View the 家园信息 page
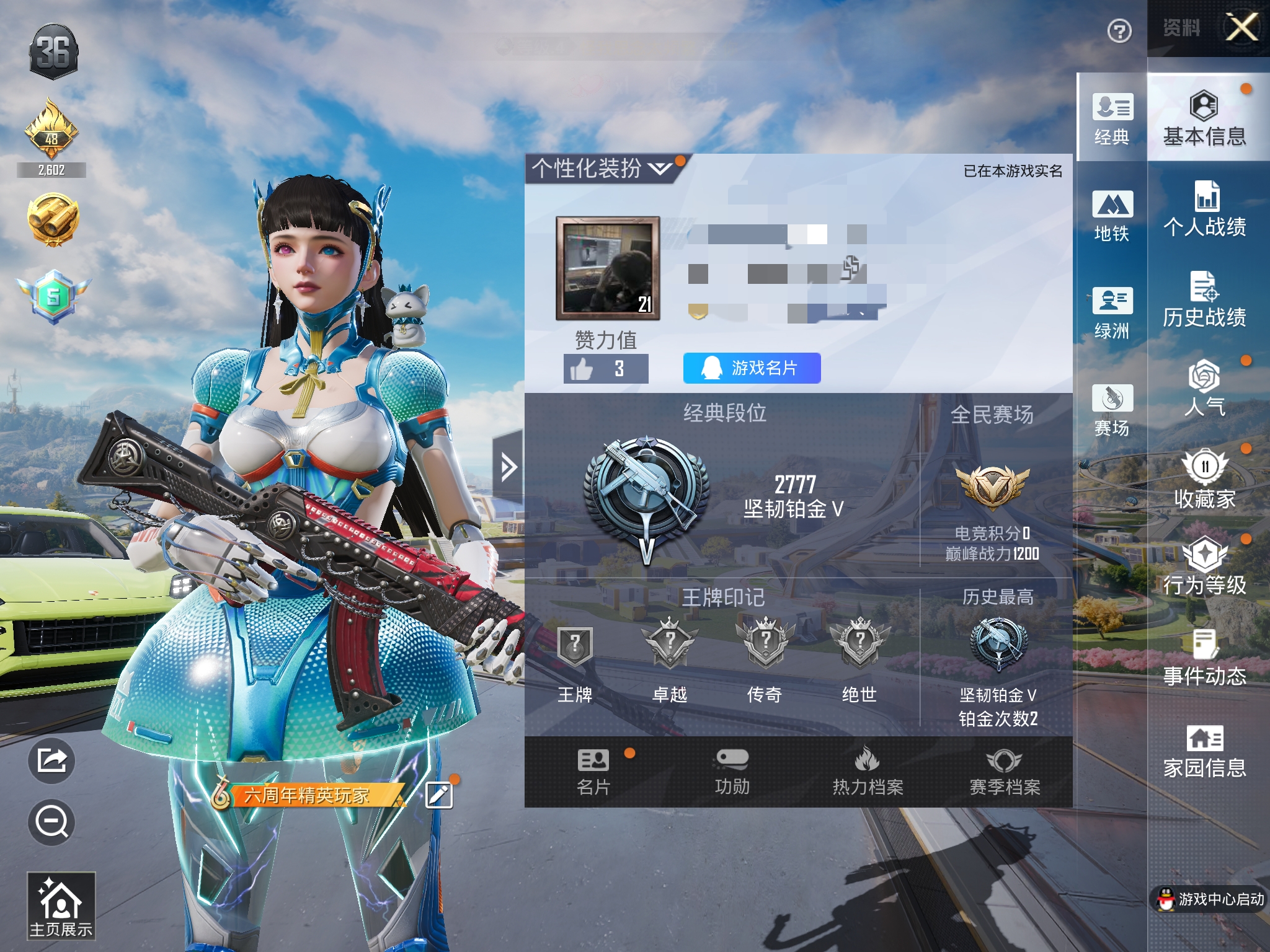 (1204, 751)
